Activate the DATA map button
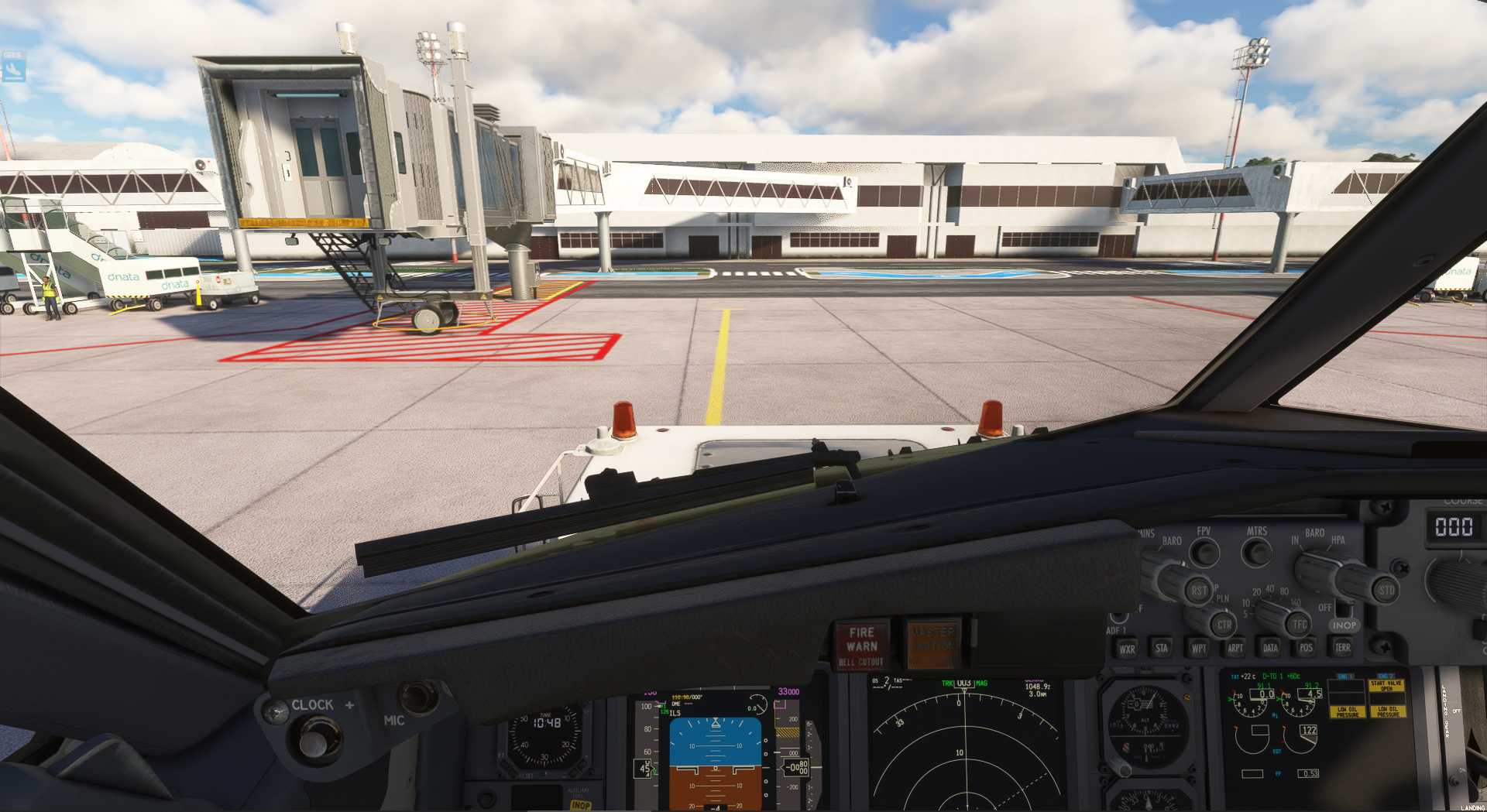The height and width of the screenshot is (812, 1487). (1270, 648)
